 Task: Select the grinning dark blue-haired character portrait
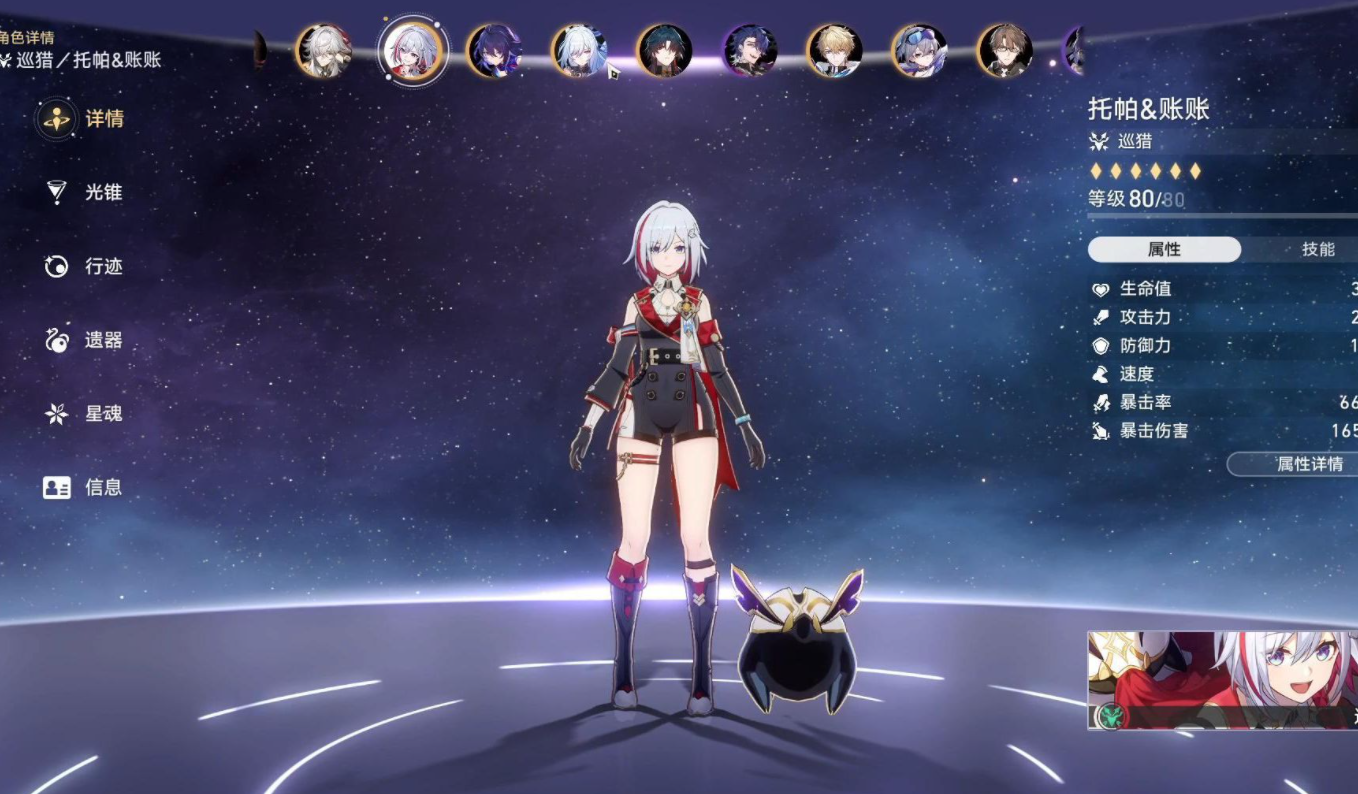coord(750,51)
